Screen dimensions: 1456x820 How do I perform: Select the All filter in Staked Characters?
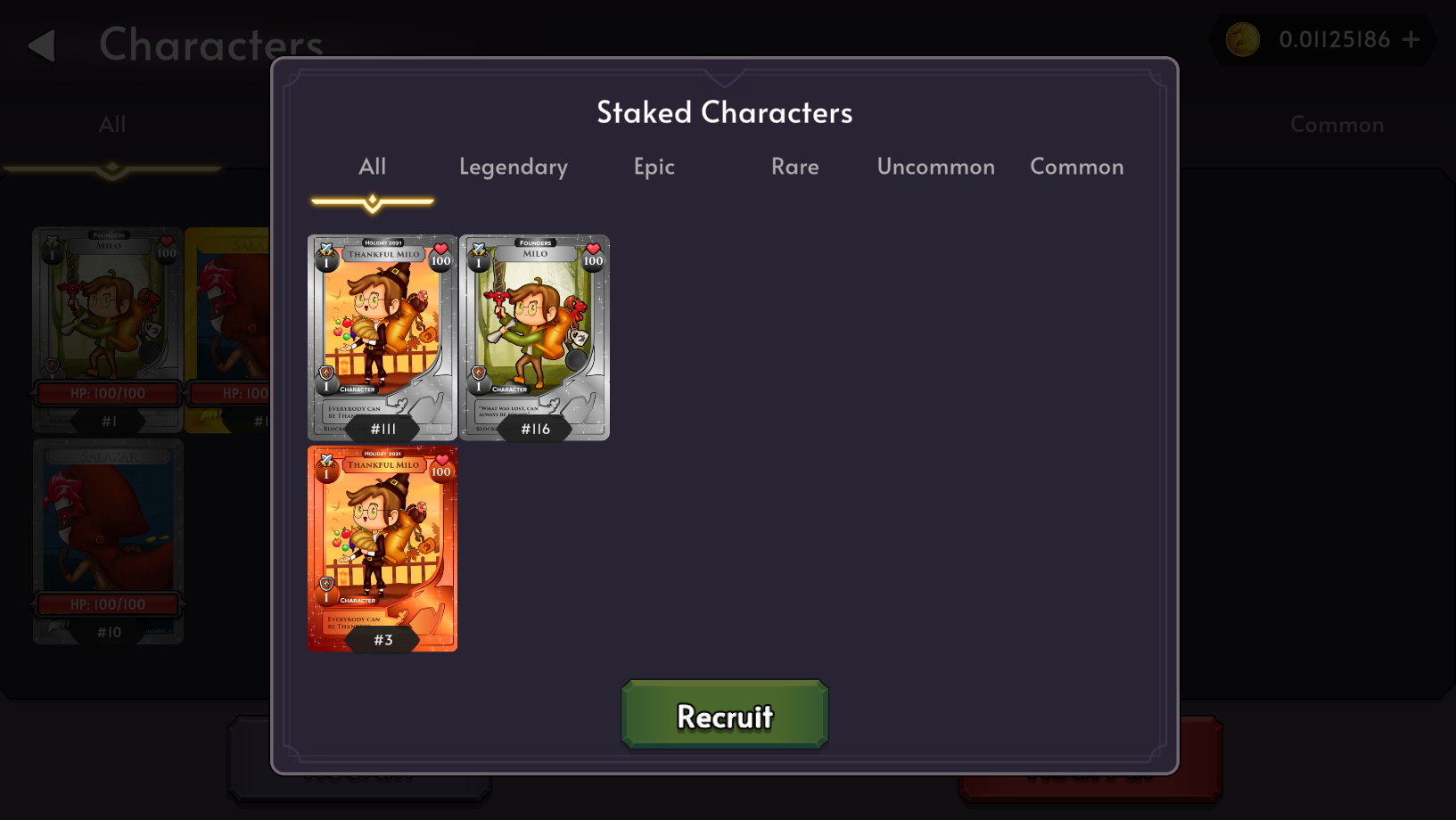tap(372, 167)
